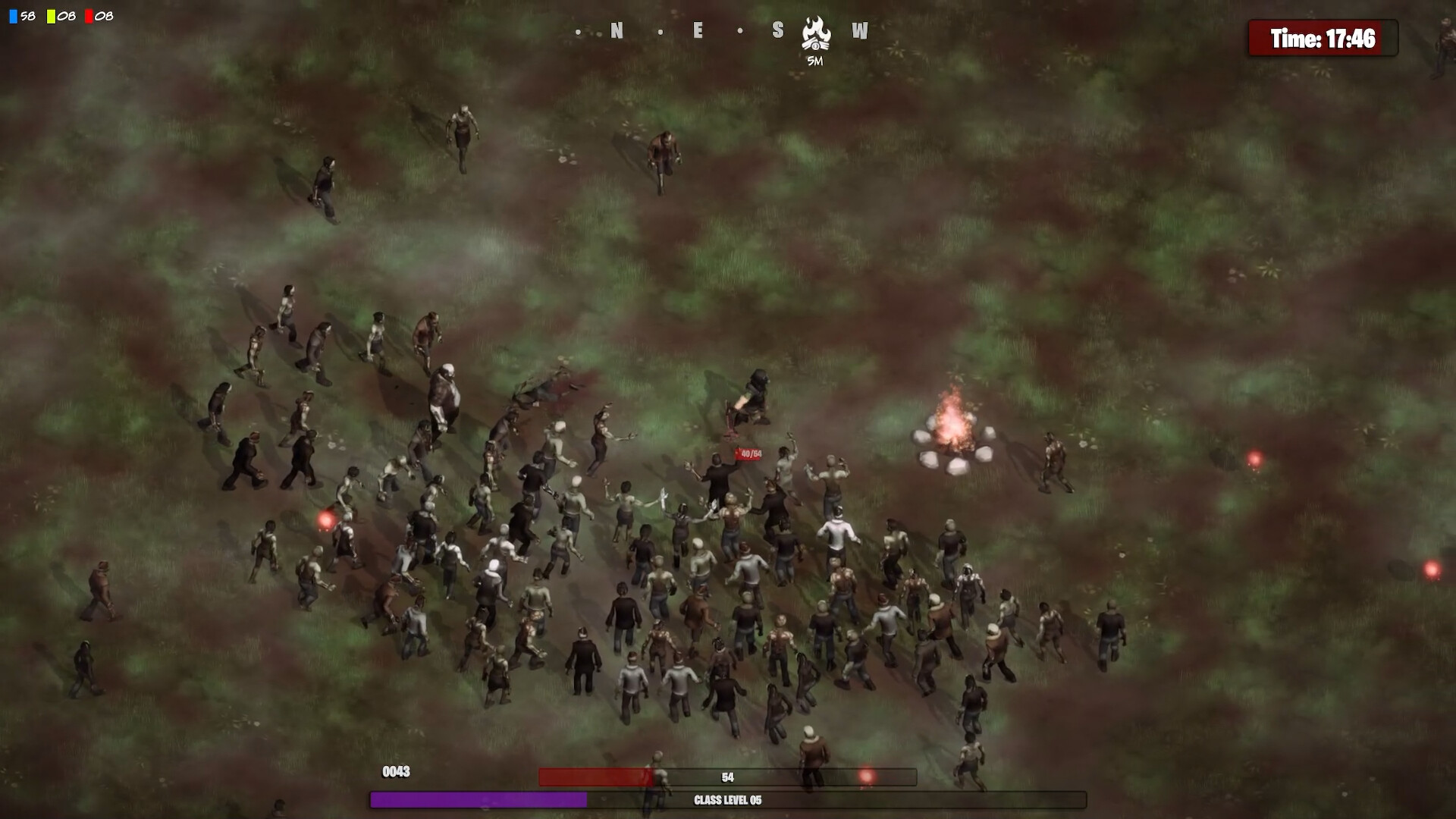Click the campfire waypoint marker above the compass
Viewport: 1456px width, 819px height.
point(815,32)
